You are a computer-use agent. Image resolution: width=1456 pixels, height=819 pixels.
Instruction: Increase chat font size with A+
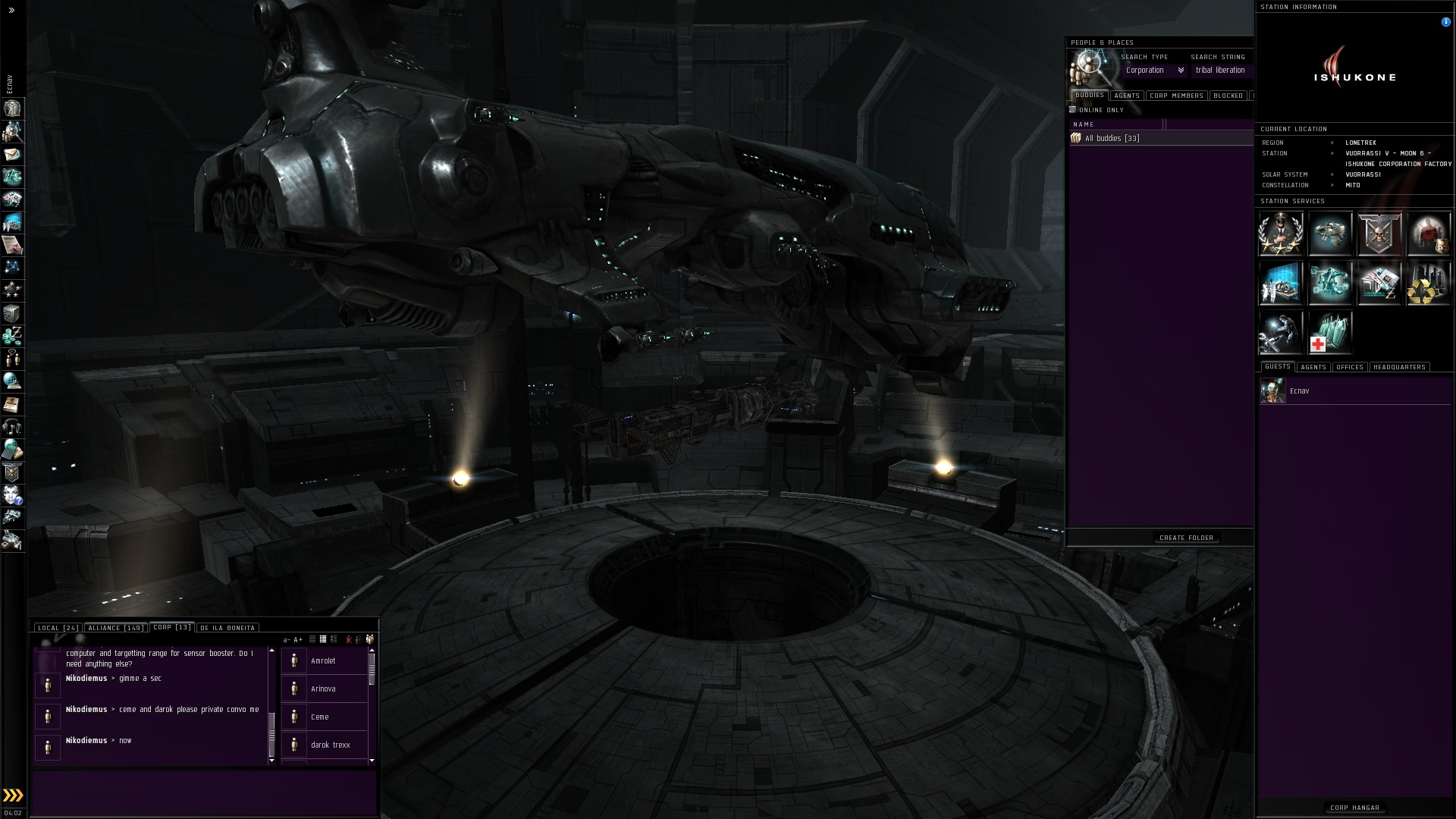(298, 639)
